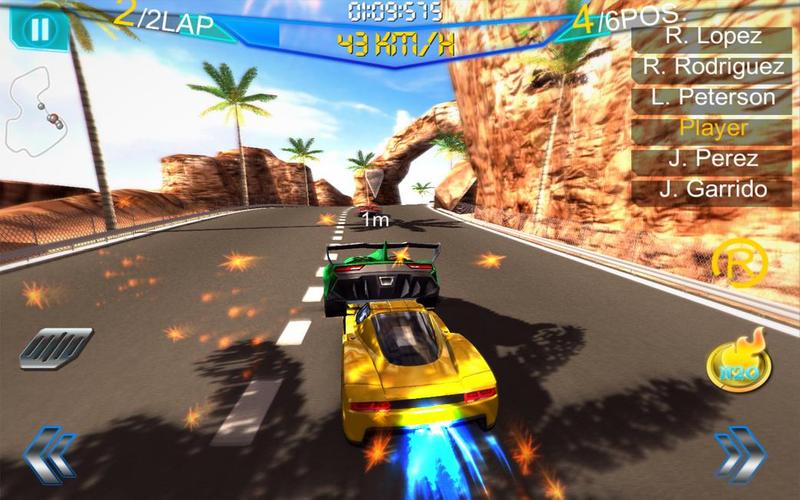Screen dimensions: 800x500
Task: Select J. Garrido in the standings
Action: point(713,189)
